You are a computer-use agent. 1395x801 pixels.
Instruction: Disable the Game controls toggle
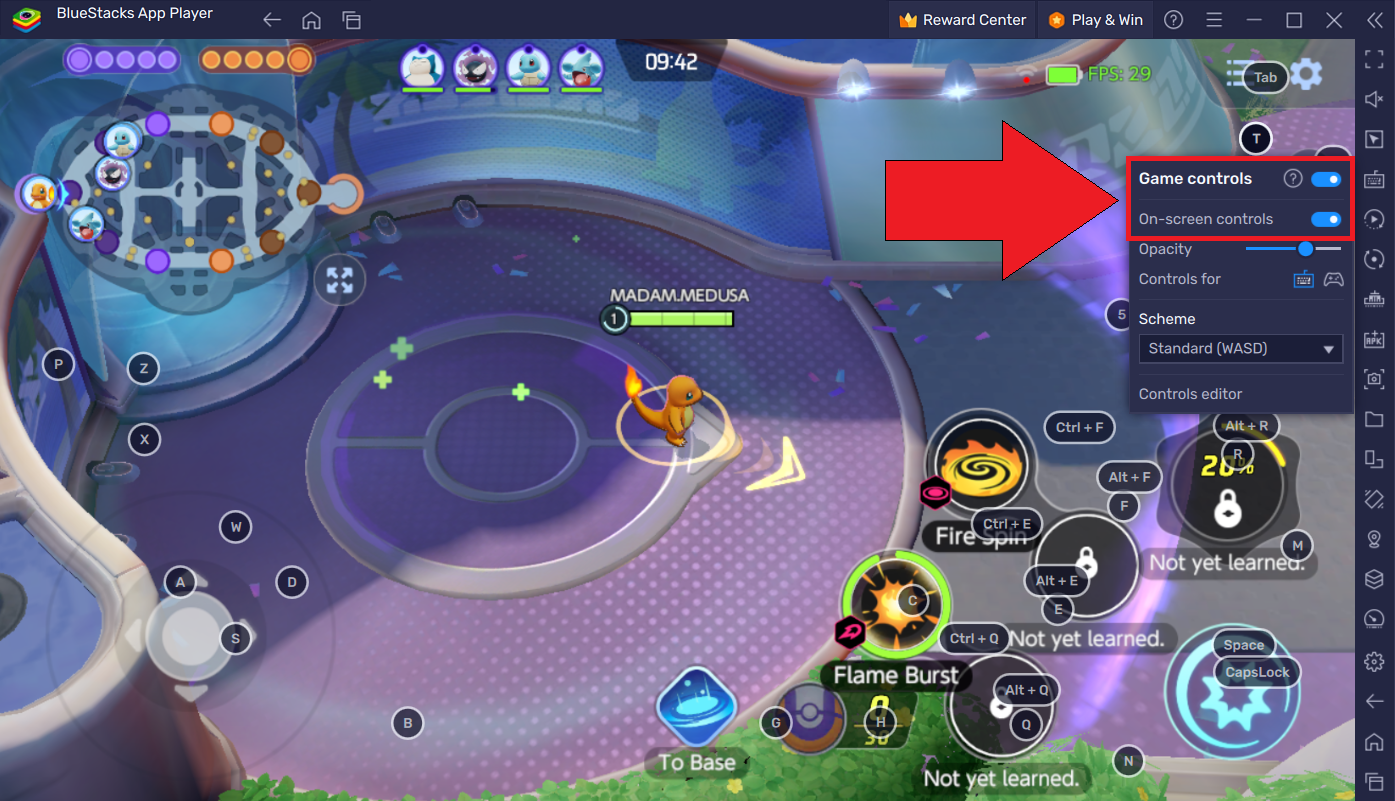1326,178
